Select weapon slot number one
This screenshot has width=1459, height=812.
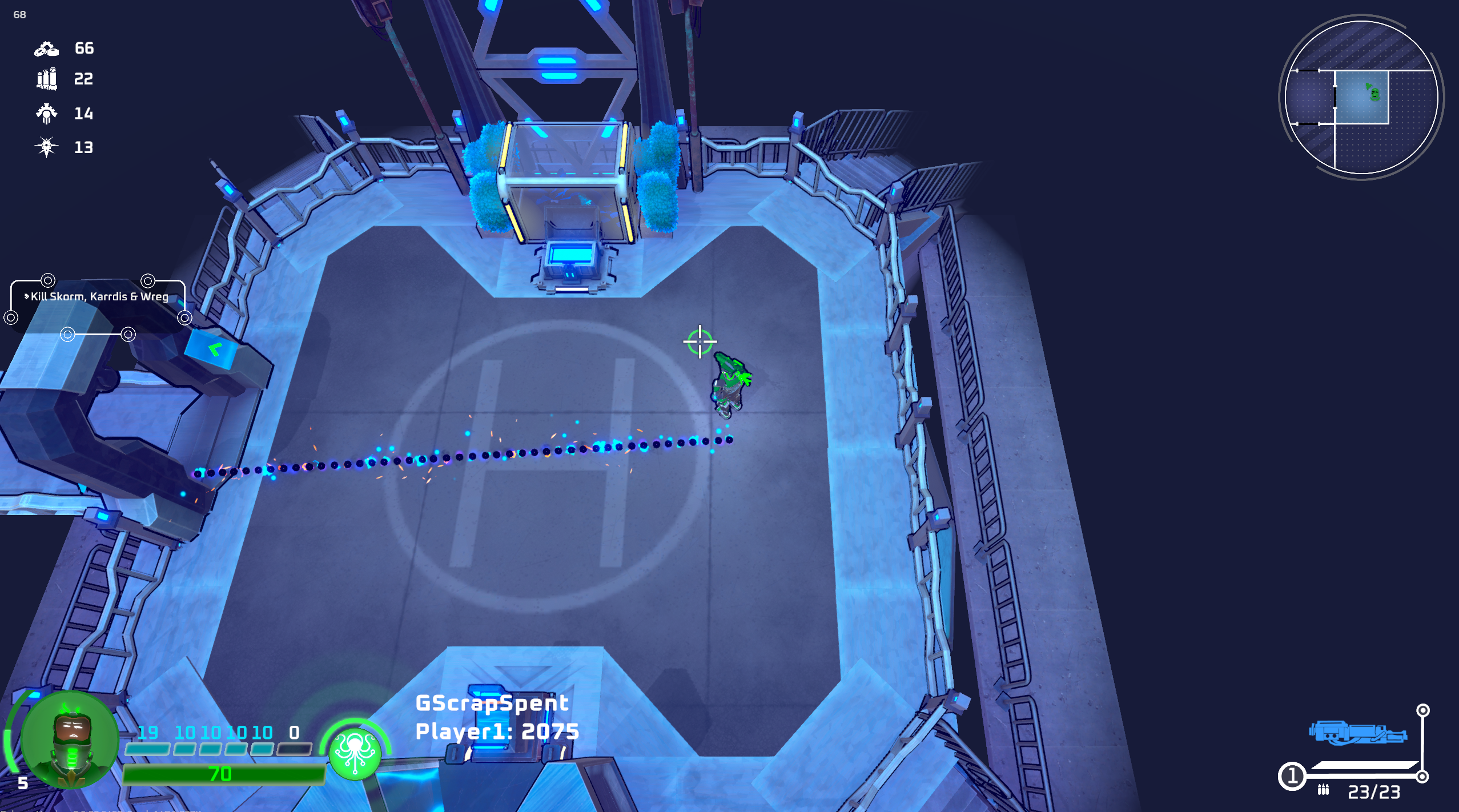(x=1292, y=776)
